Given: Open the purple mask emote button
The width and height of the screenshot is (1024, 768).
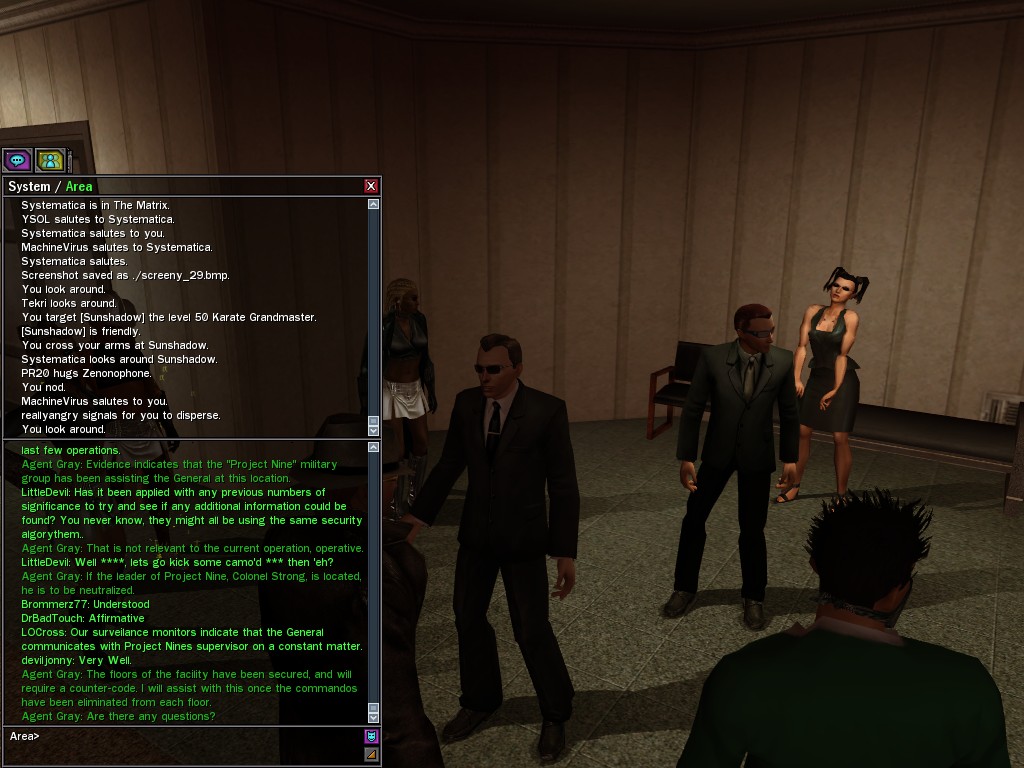Looking at the screenshot, I should (x=371, y=737).
